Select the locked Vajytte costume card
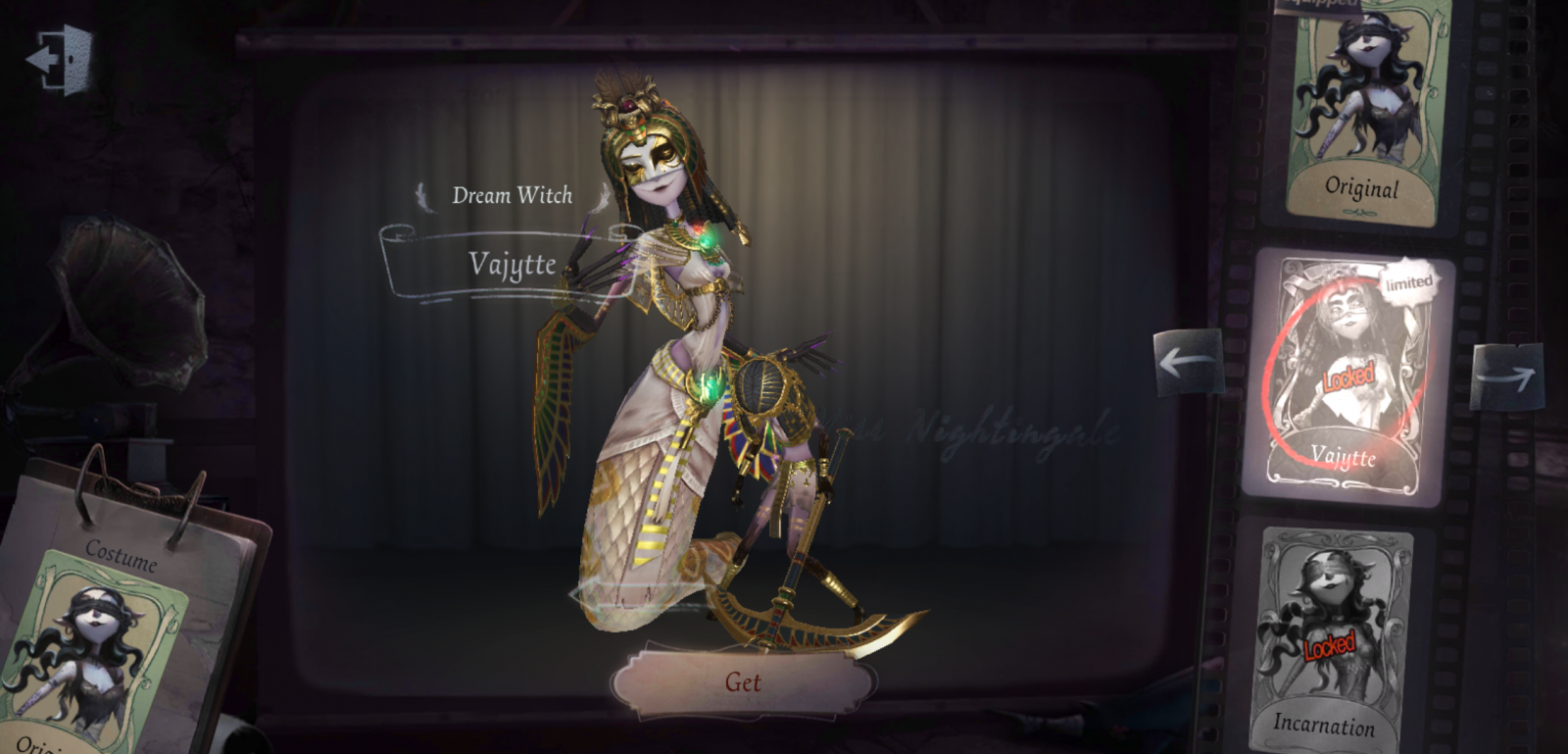1568x754 pixels. click(x=1347, y=373)
